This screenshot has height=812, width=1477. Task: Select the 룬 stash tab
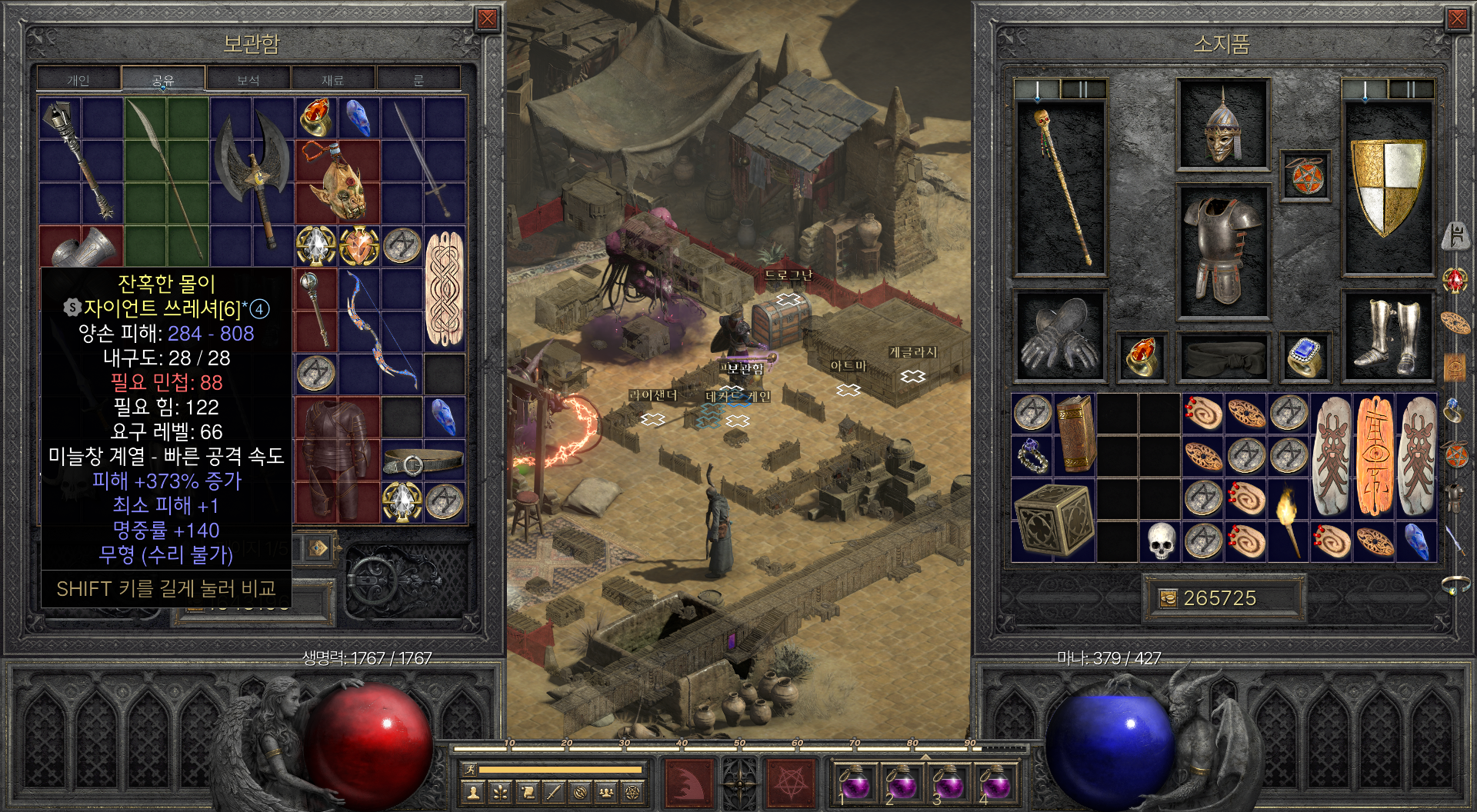(x=418, y=79)
